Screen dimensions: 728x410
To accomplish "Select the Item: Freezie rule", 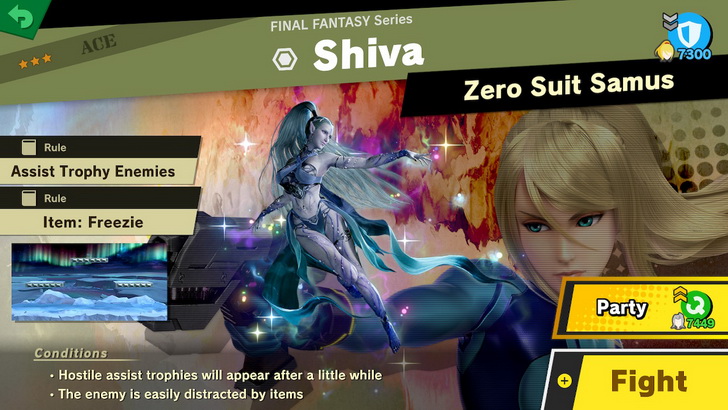I will pos(96,221).
